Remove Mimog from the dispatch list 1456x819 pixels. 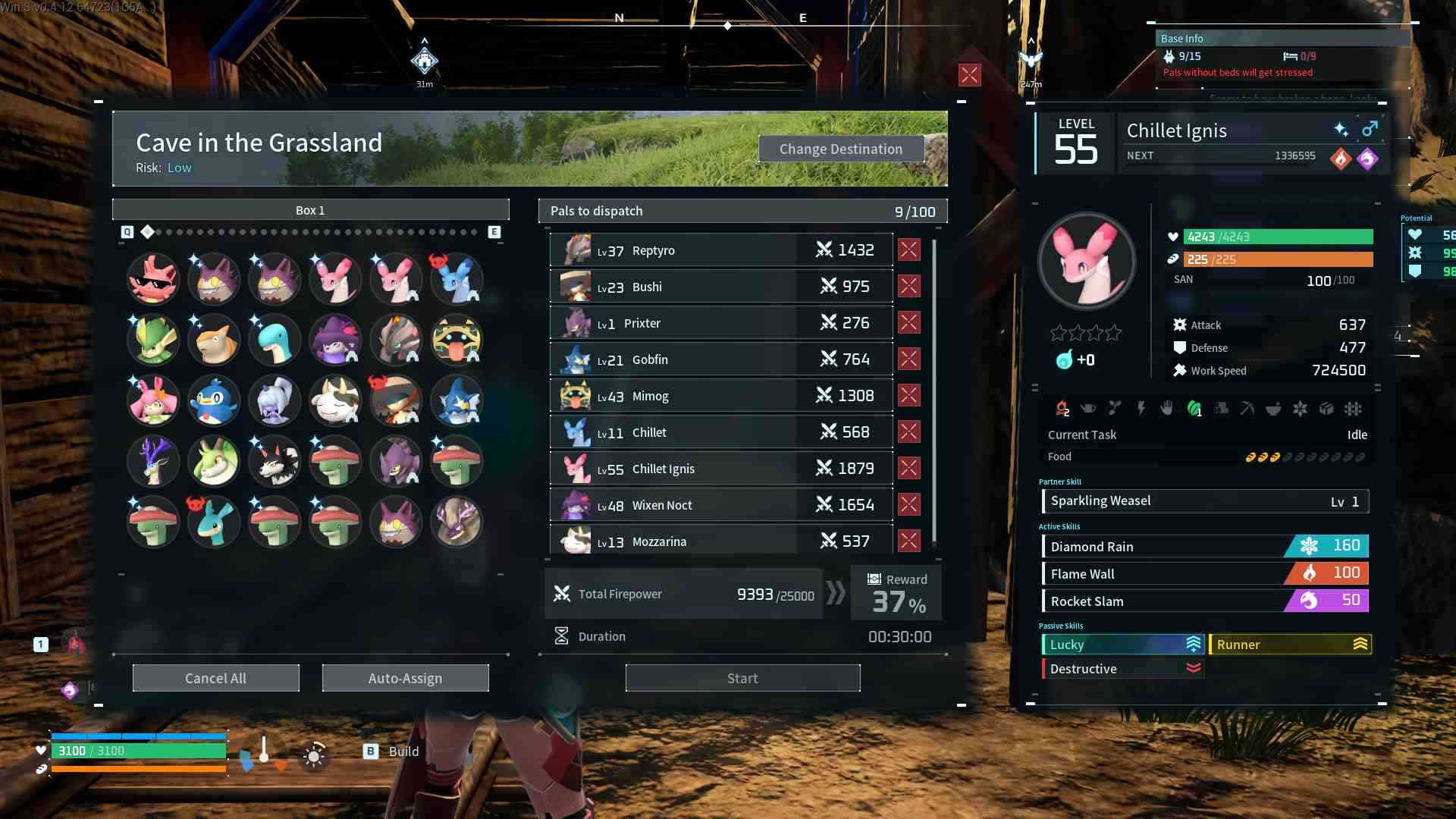908,395
